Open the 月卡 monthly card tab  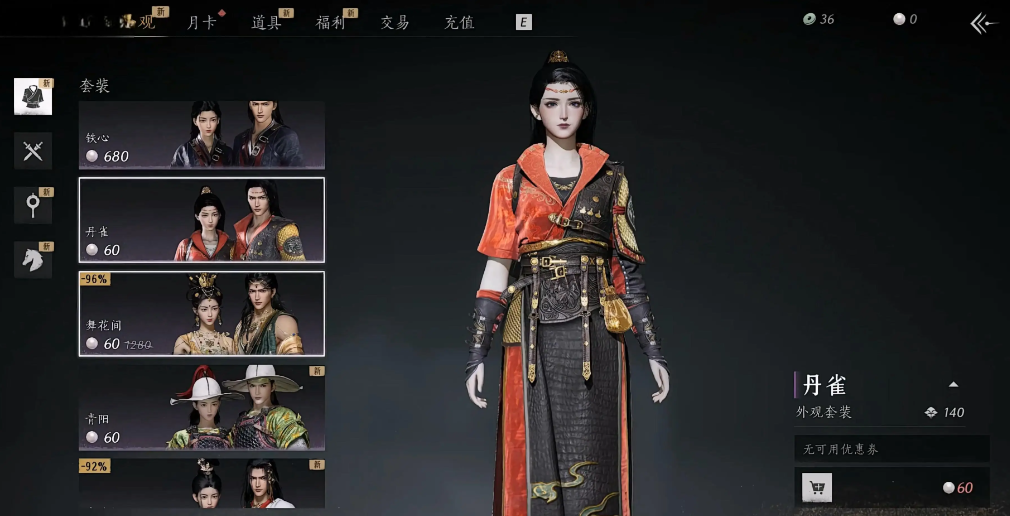click(x=202, y=22)
